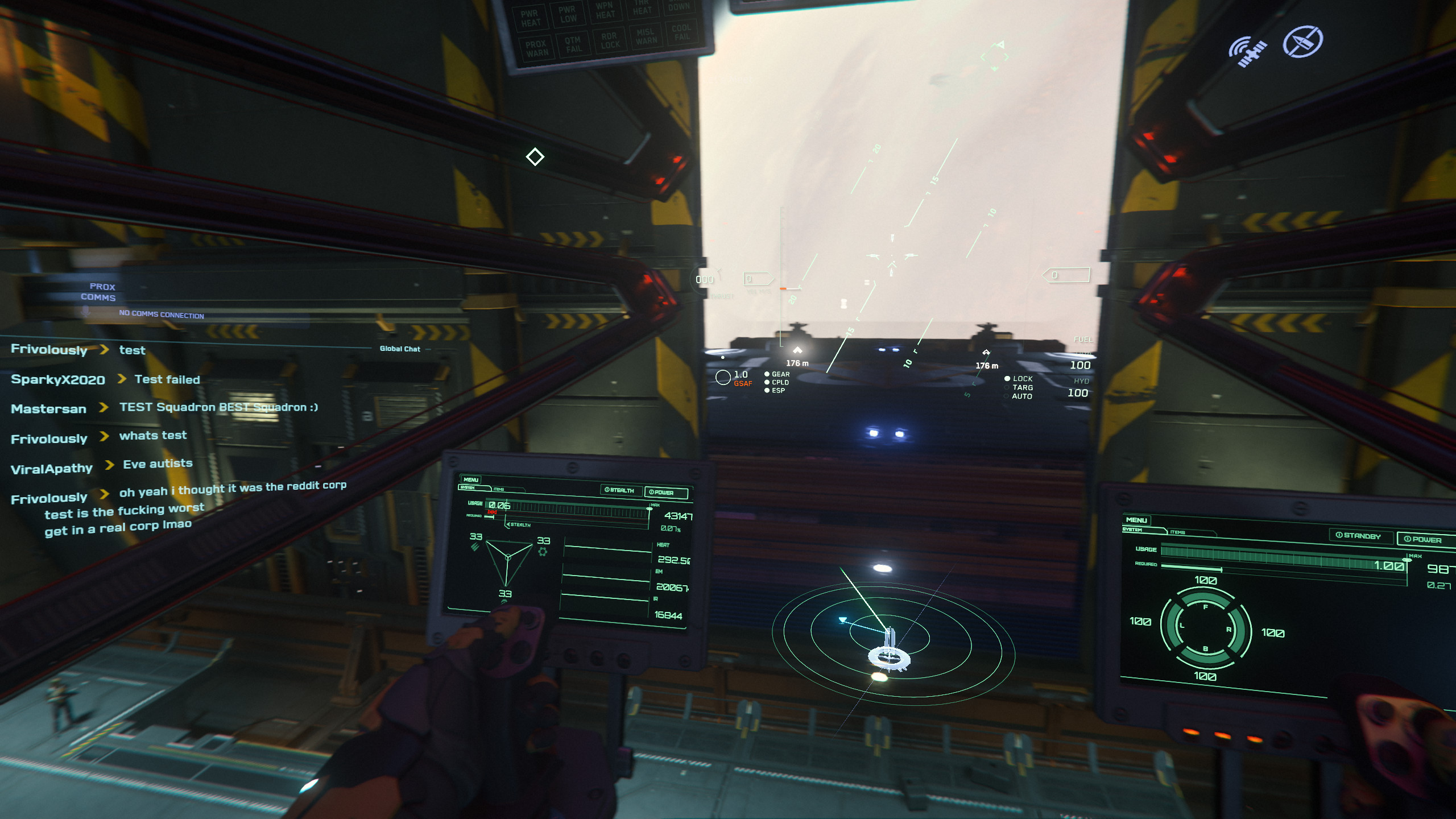Activate the STANDBY button
The height and width of the screenshot is (819, 1456).
(1359, 536)
